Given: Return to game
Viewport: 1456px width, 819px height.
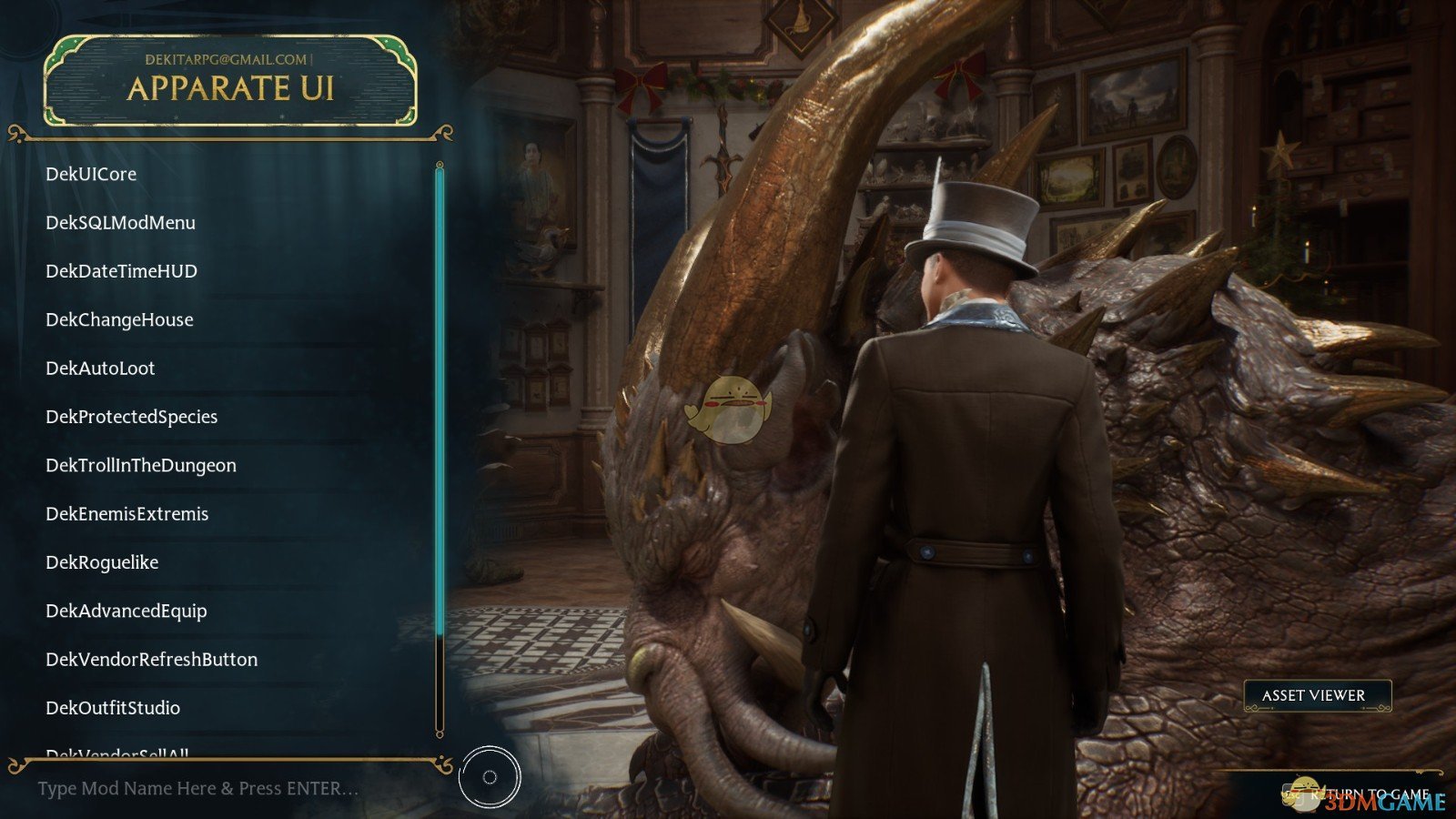Looking at the screenshot, I should 1368,794.
